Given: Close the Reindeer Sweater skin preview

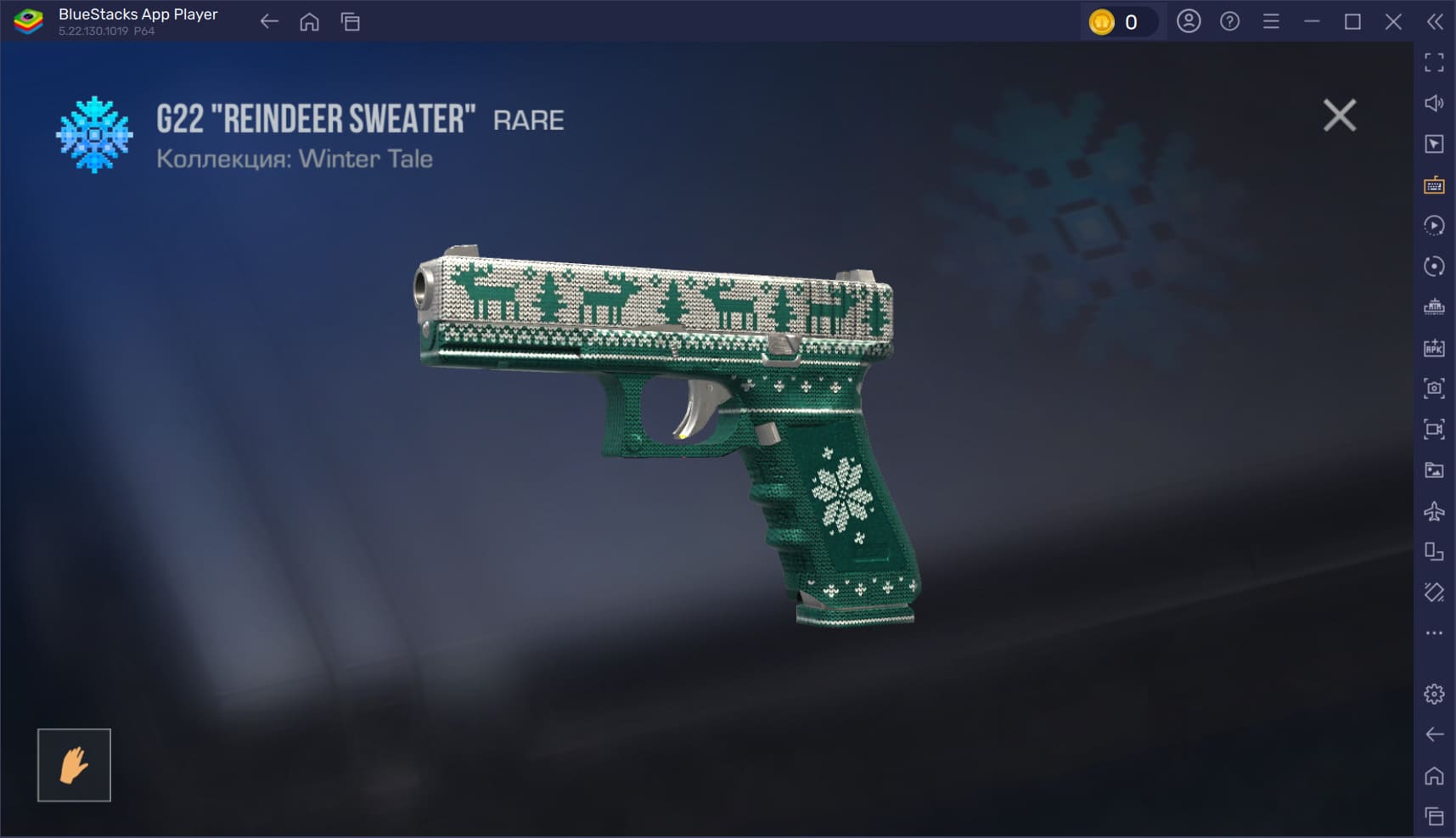Looking at the screenshot, I should tap(1339, 115).
